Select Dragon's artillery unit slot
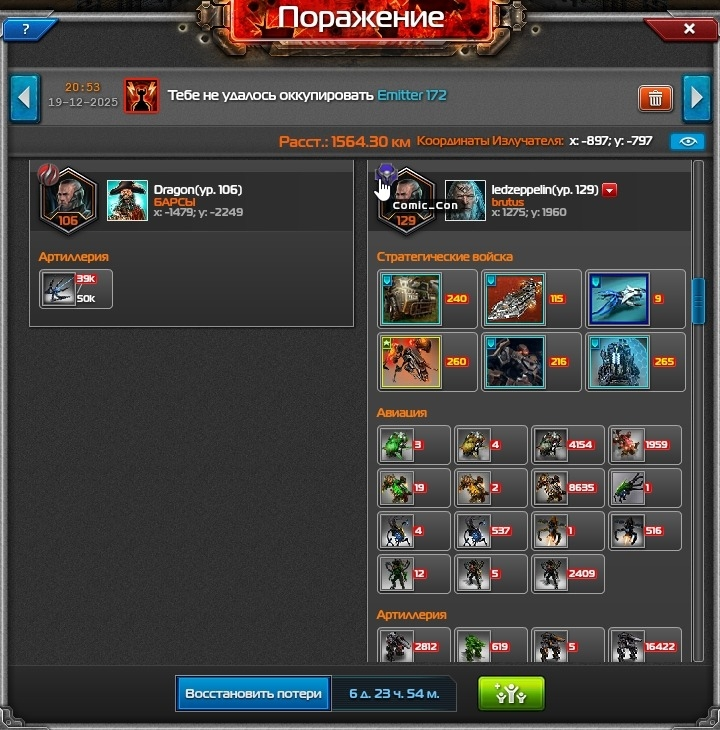 pyautogui.click(x=60, y=289)
